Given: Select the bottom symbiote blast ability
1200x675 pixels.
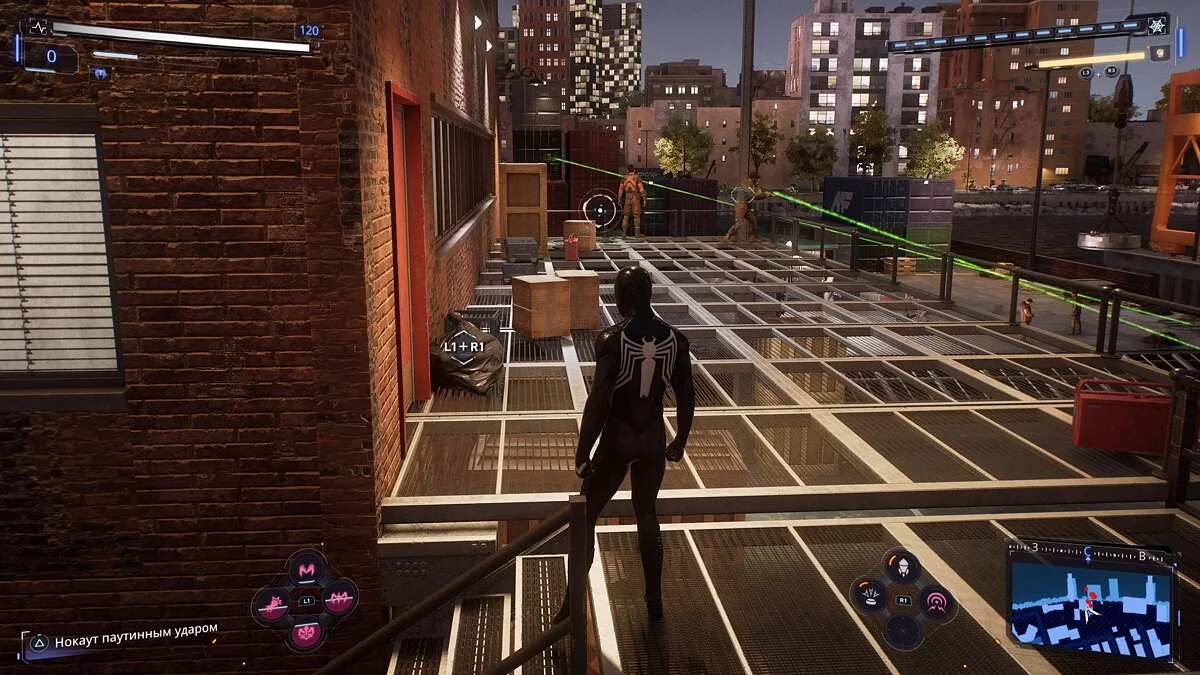Looking at the screenshot, I should point(305,633).
